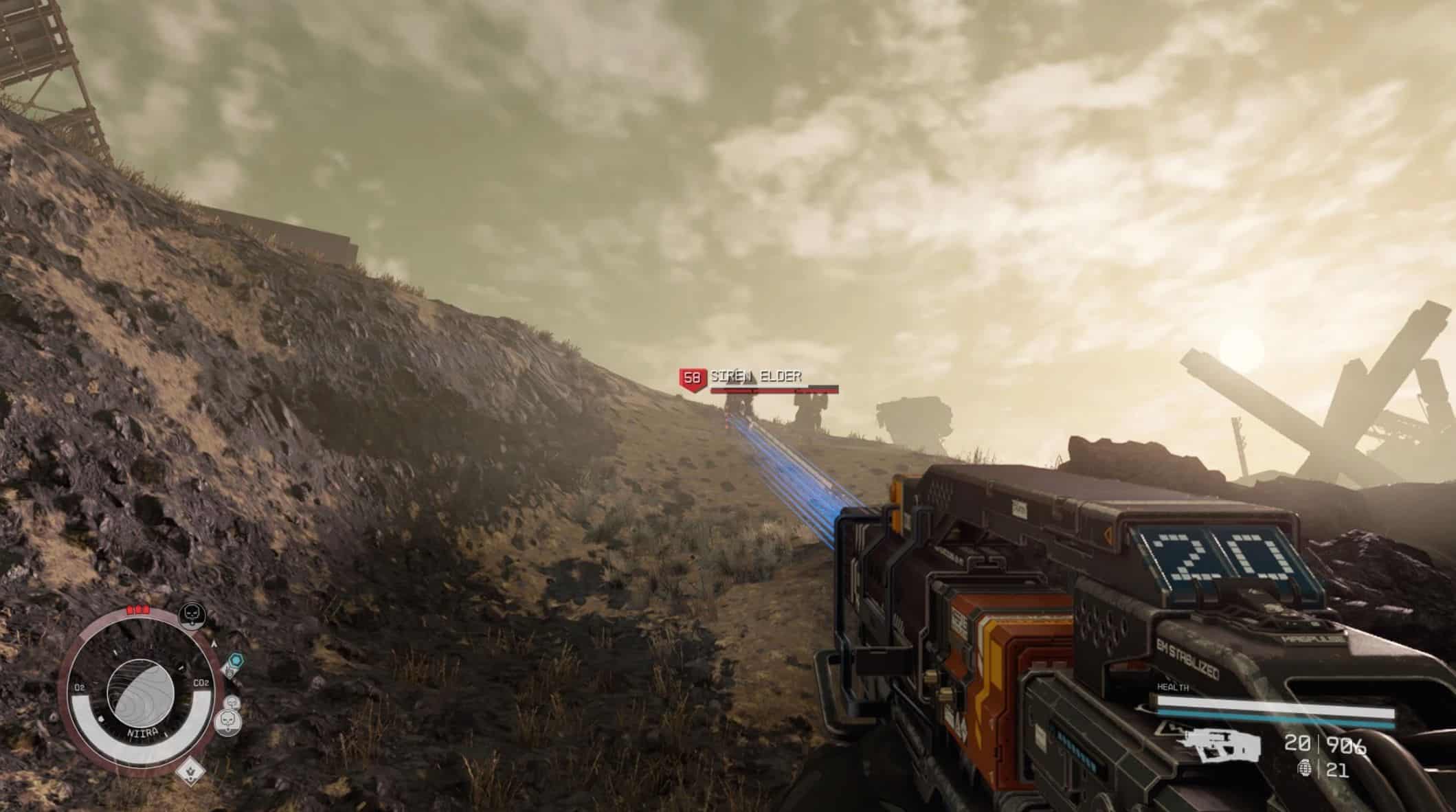Viewport: 1456px width, 812px height.
Task: Select the black skull marker atop the compass
Action: (190, 615)
